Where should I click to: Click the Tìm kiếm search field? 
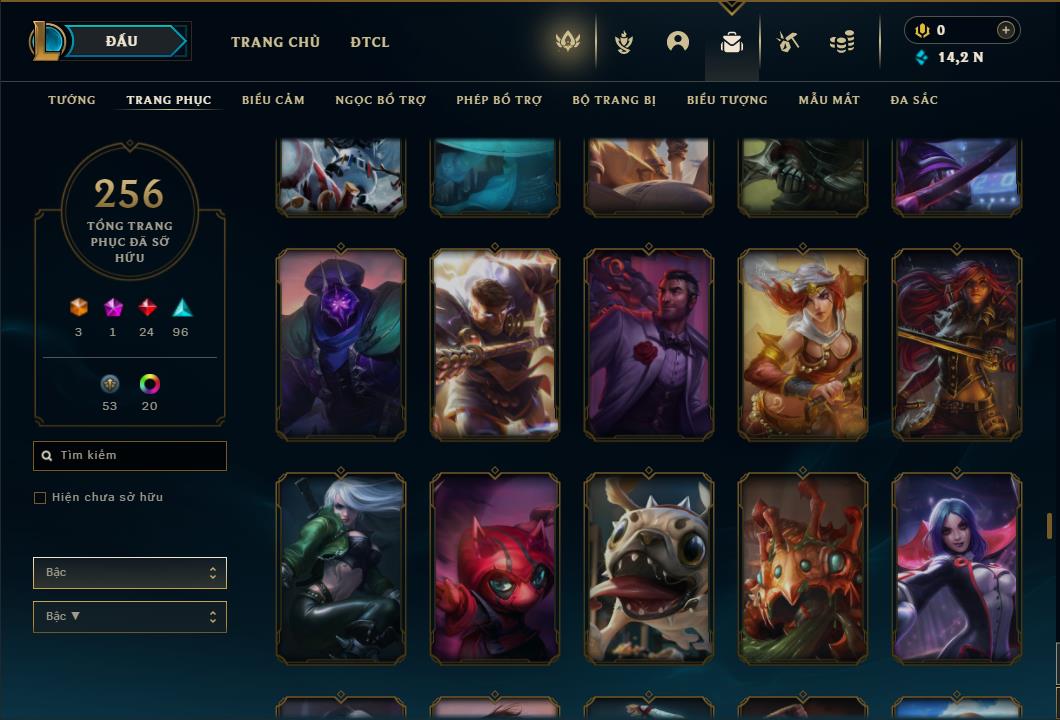(130, 456)
